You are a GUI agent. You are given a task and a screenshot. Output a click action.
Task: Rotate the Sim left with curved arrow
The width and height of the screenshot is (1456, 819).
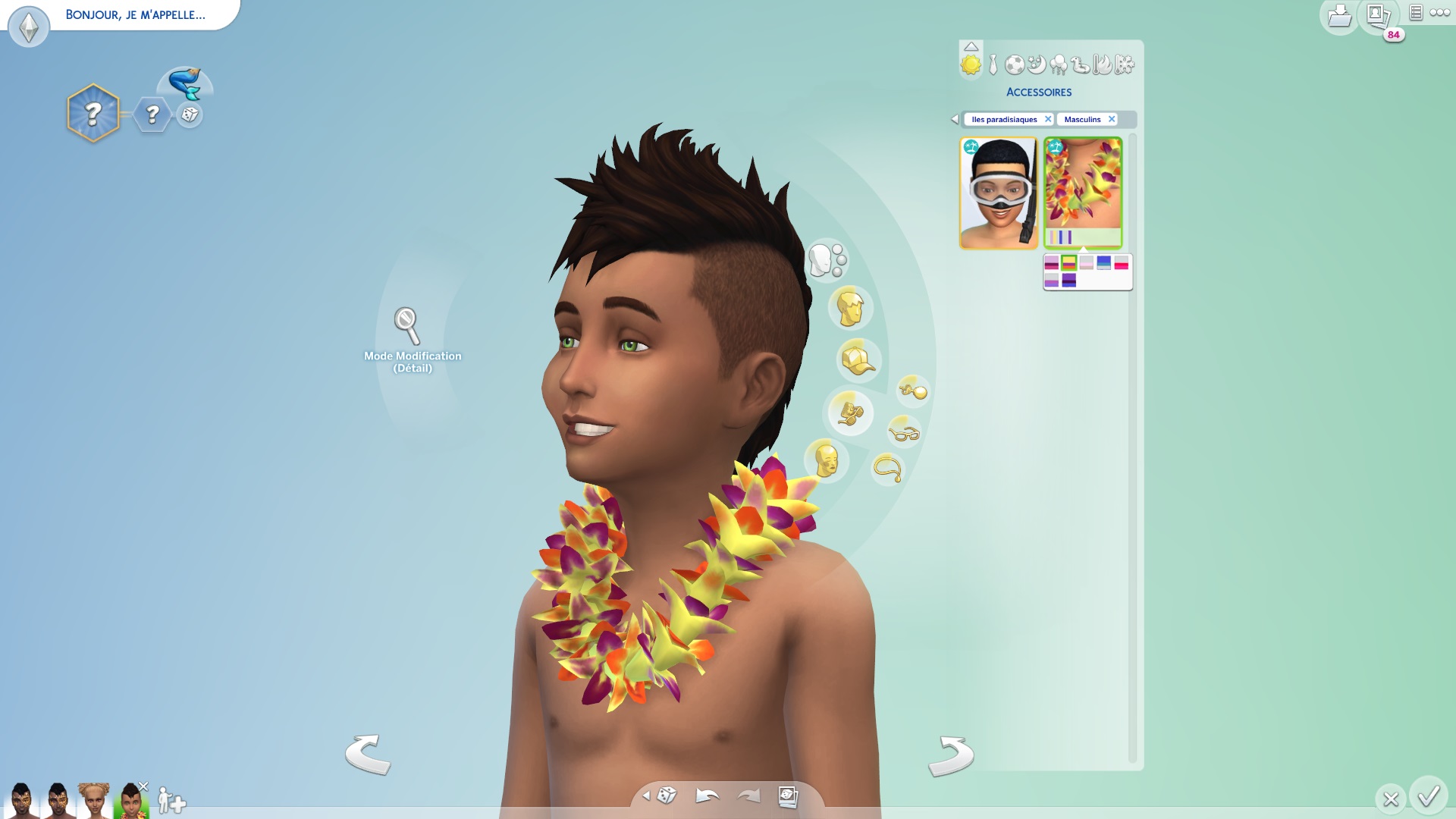368,754
